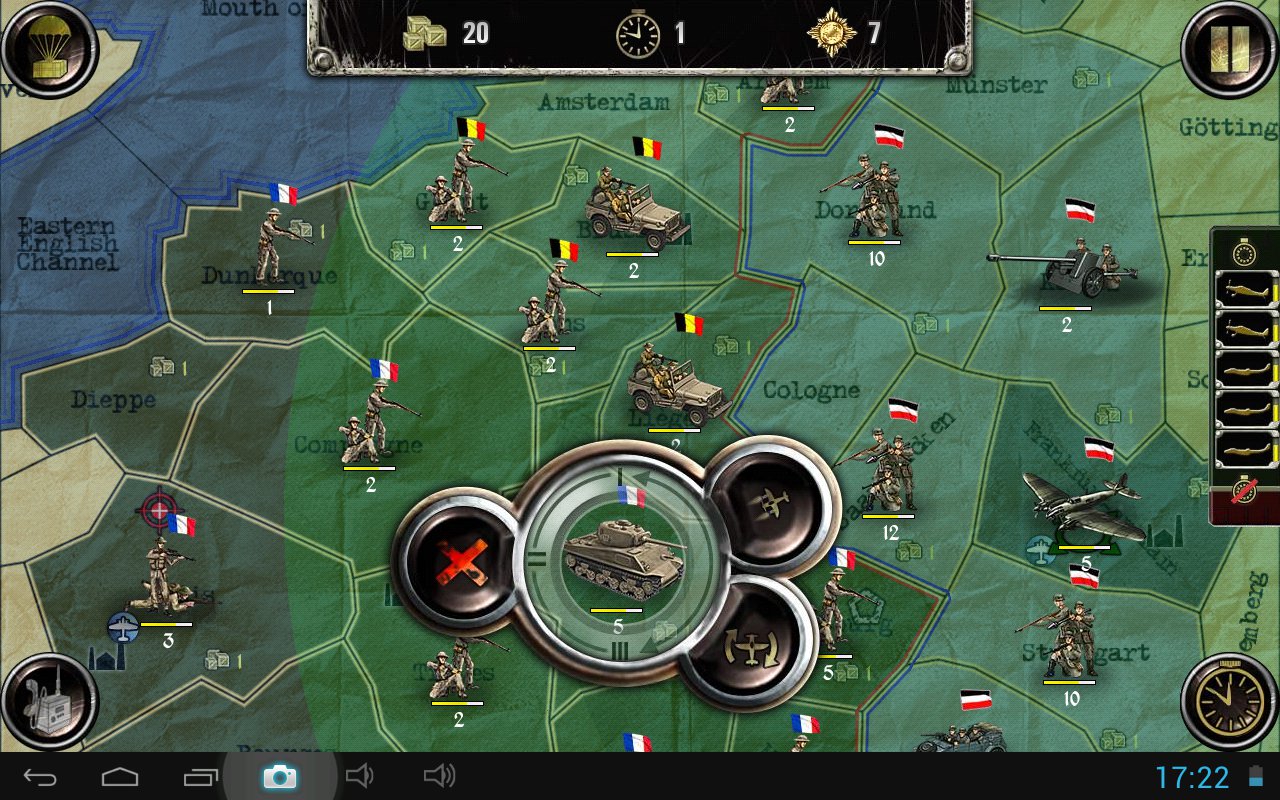Tap the Android back arrow

(x=40, y=776)
